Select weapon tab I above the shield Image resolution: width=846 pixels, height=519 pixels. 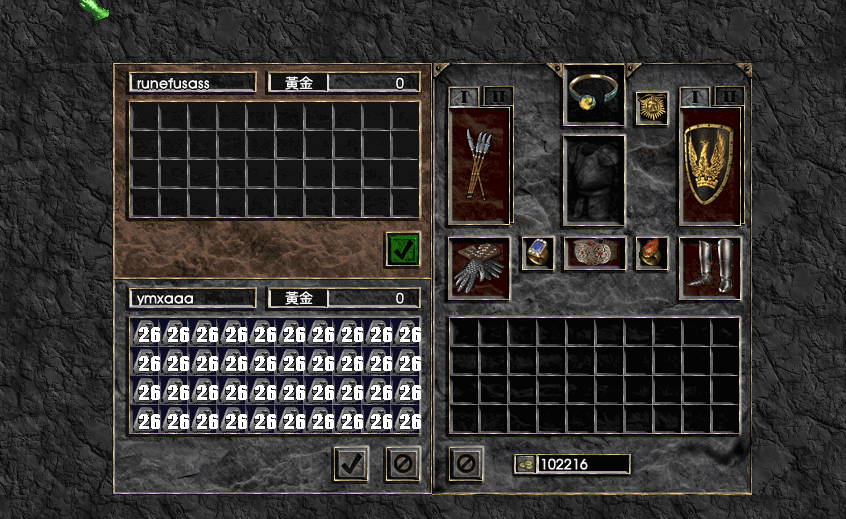[x=695, y=96]
